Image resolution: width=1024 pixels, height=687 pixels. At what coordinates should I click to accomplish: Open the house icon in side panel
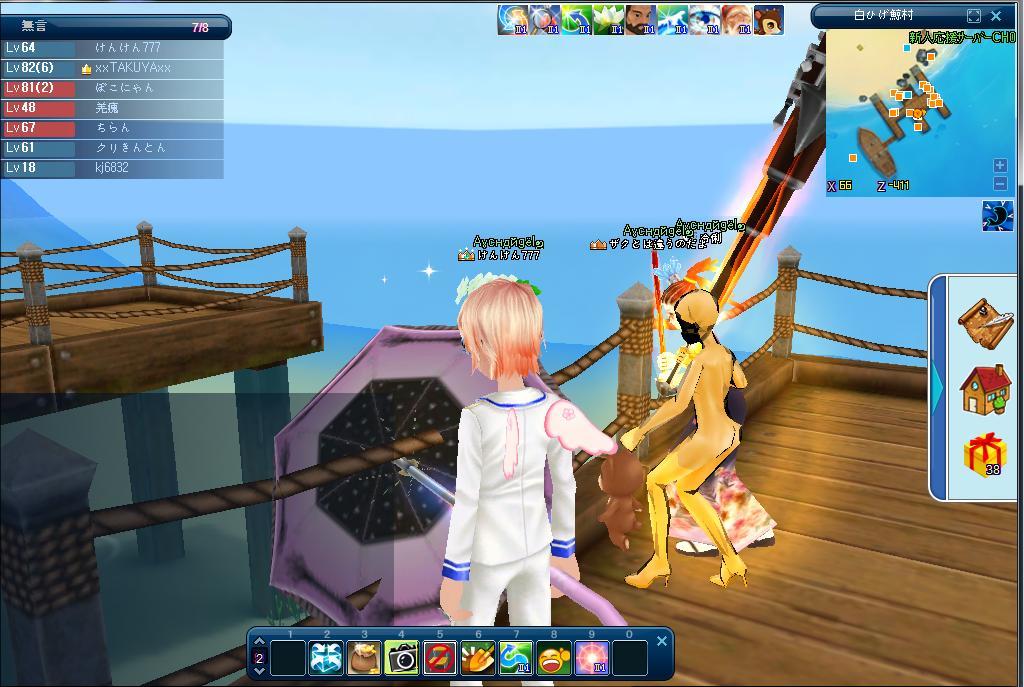(x=984, y=389)
